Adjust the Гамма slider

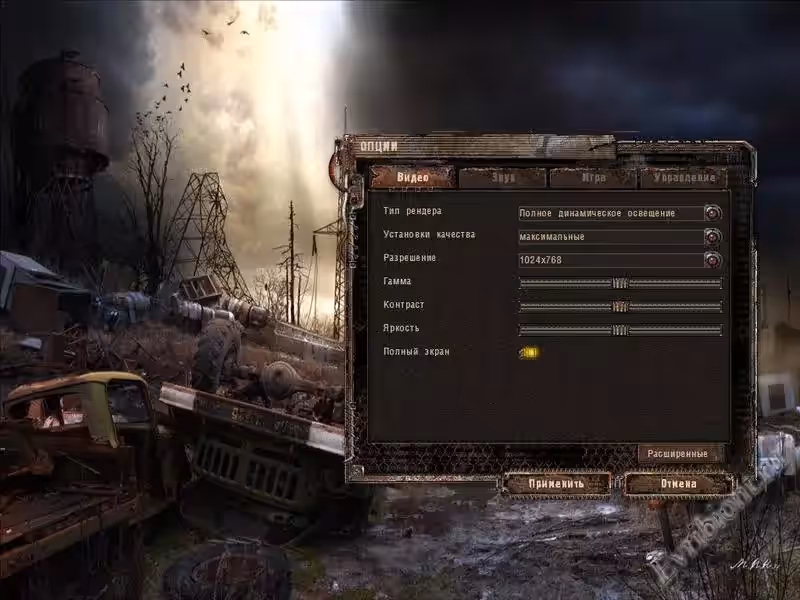pyautogui.click(x=620, y=283)
